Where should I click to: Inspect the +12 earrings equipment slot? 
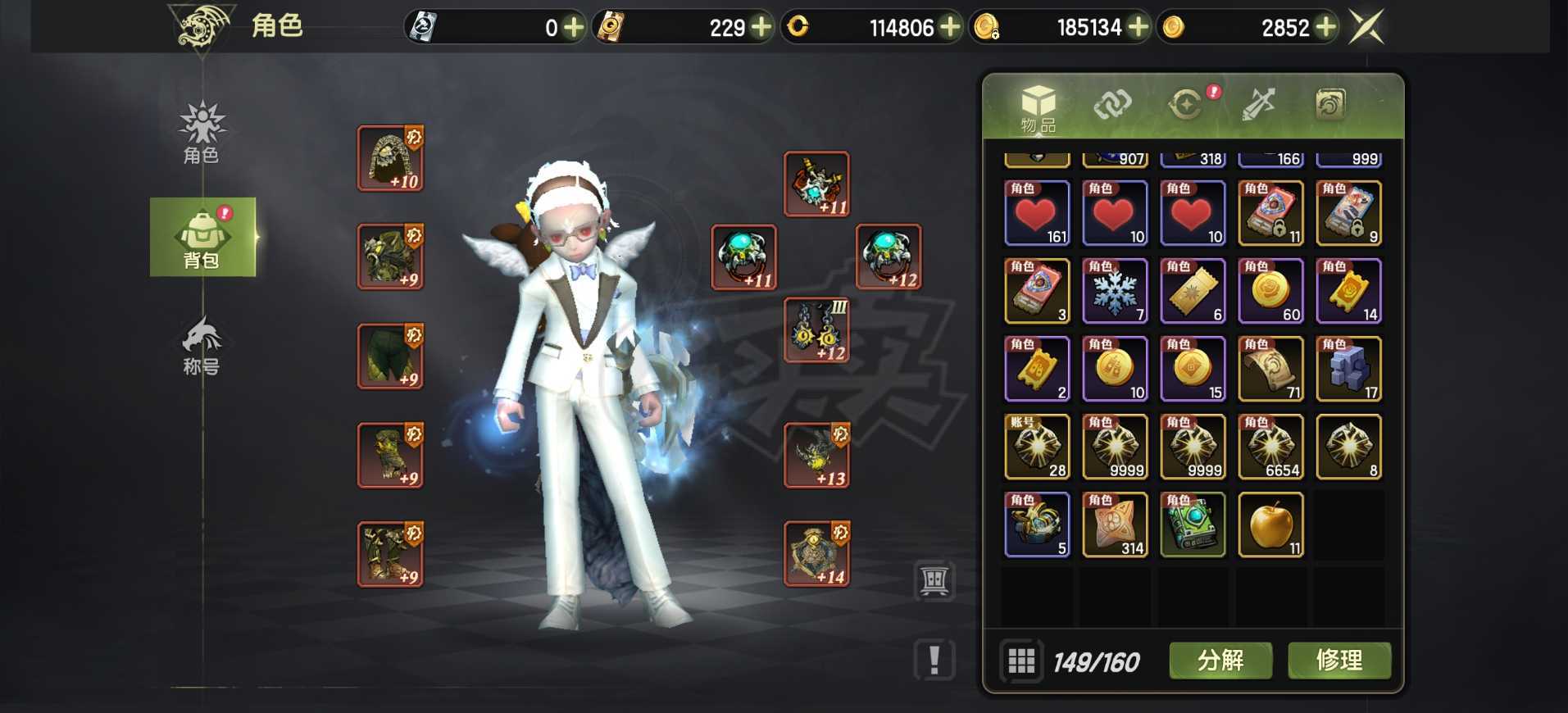tap(816, 330)
